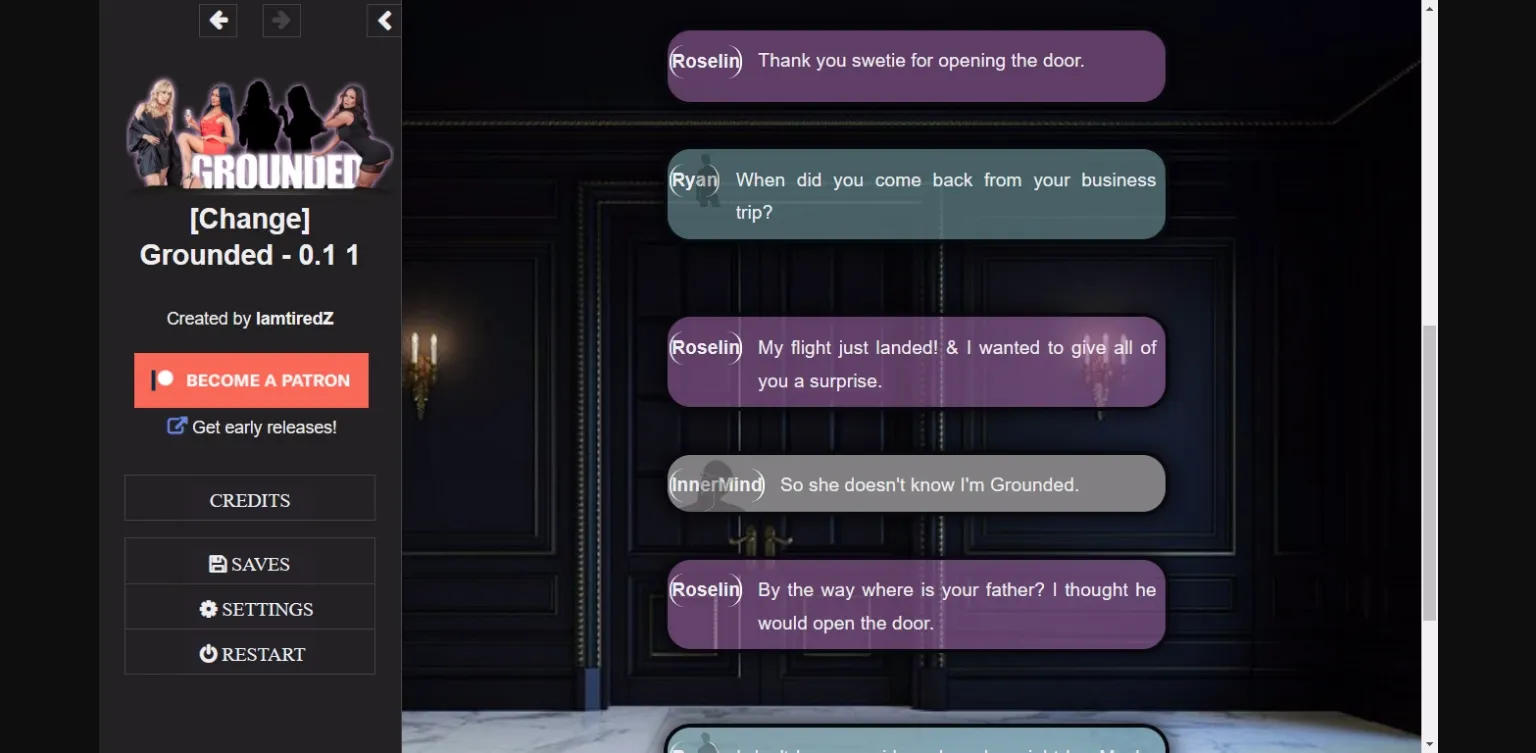Open the SETTINGS menu entry
The width and height of the screenshot is (1536, 753).
tap(249, 608)
